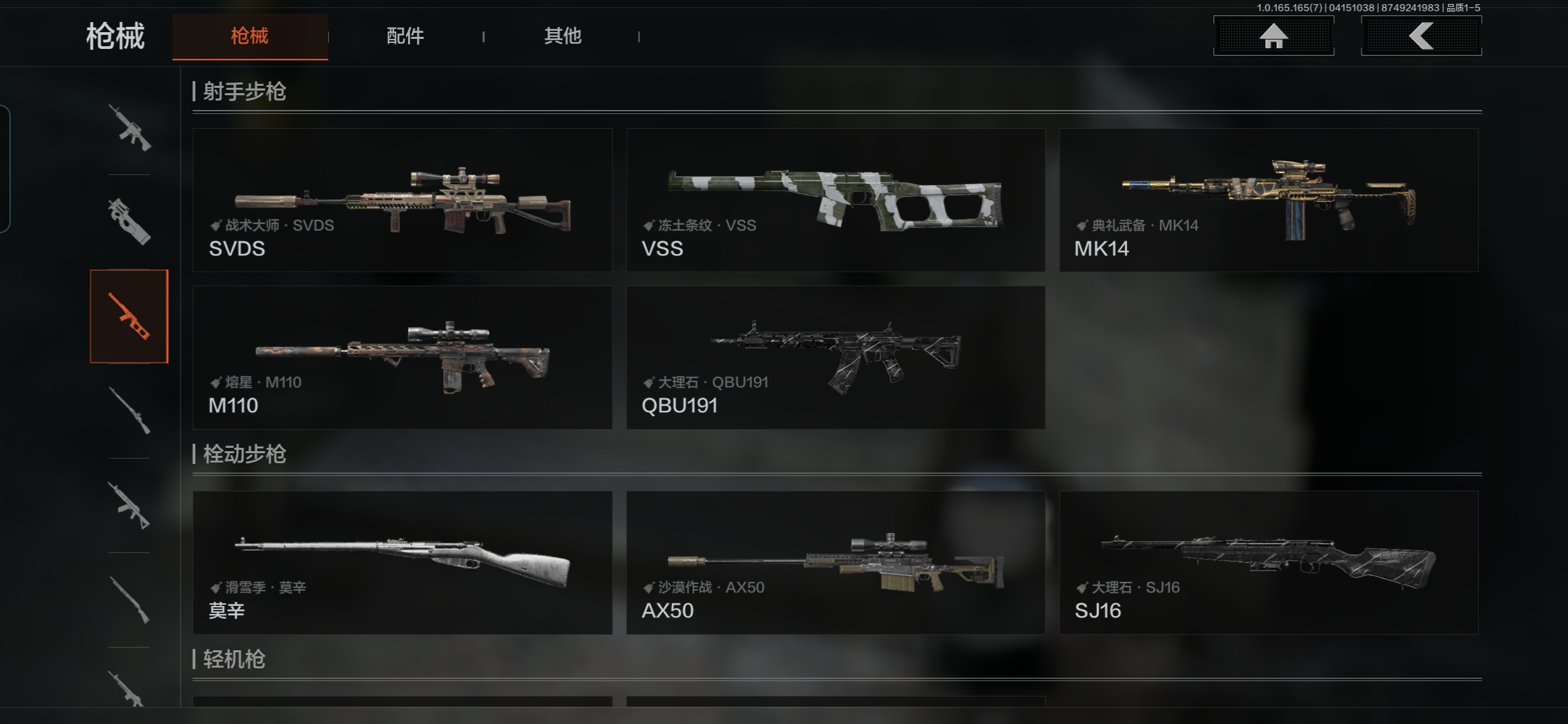Select the AX50 sniper rifle

point(835,562)
